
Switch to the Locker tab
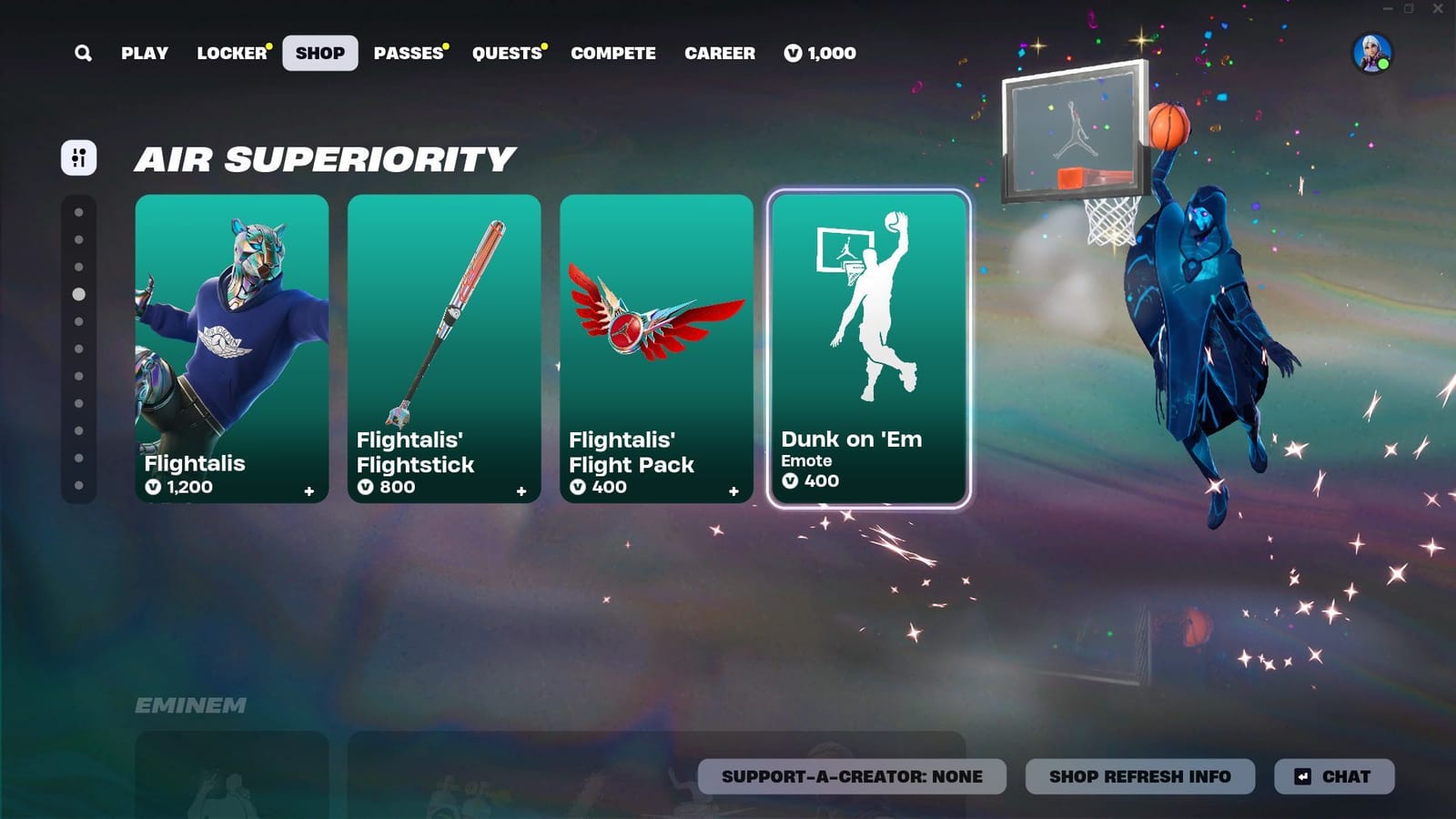pos(230,53)
